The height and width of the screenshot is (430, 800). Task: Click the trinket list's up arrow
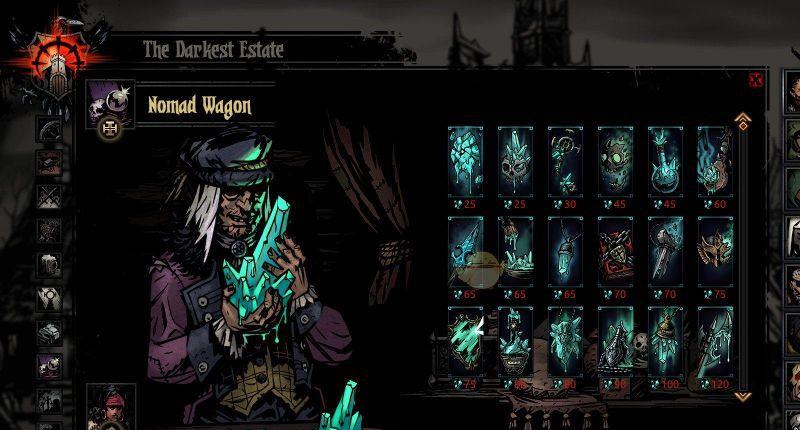point(742,121)
